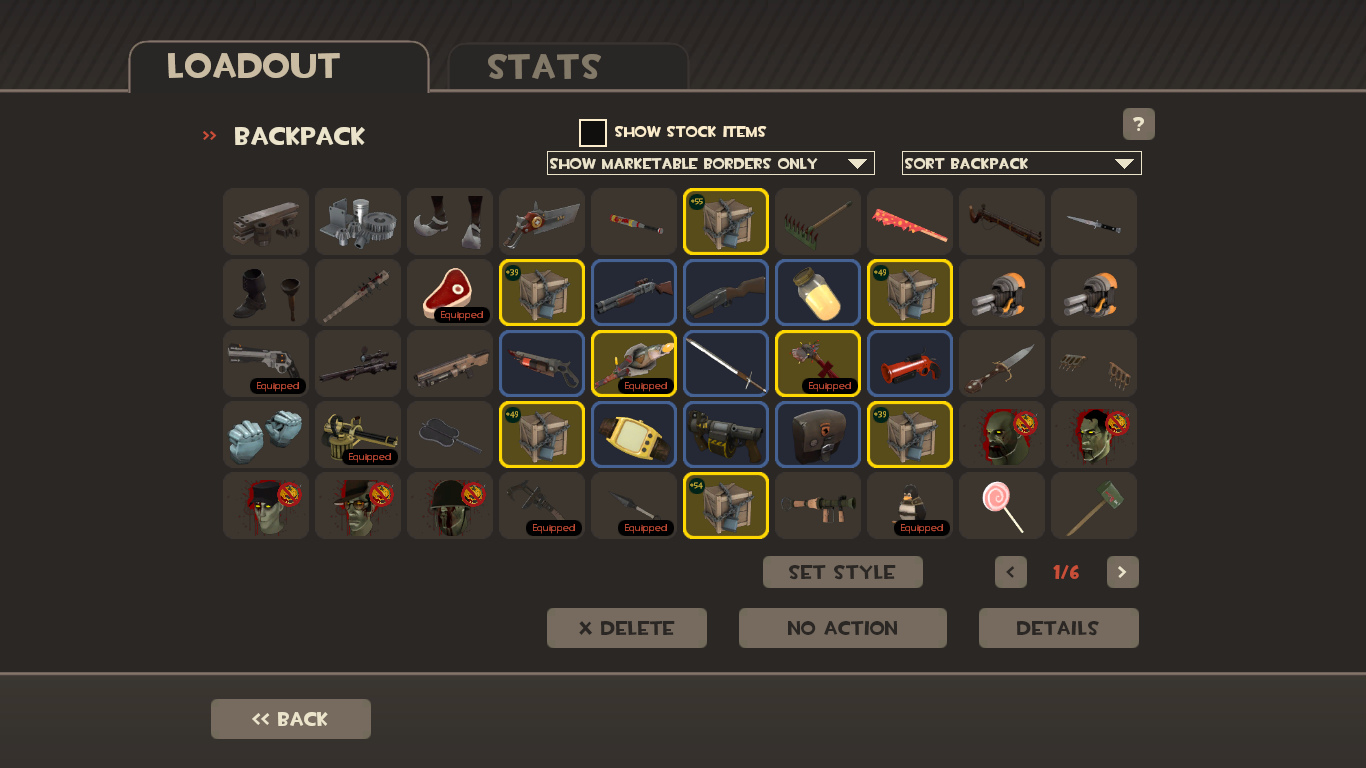Open the Mann Co. Supply Crate #55
Viewport: 1366px width, 768px height.
click(725, 221)
